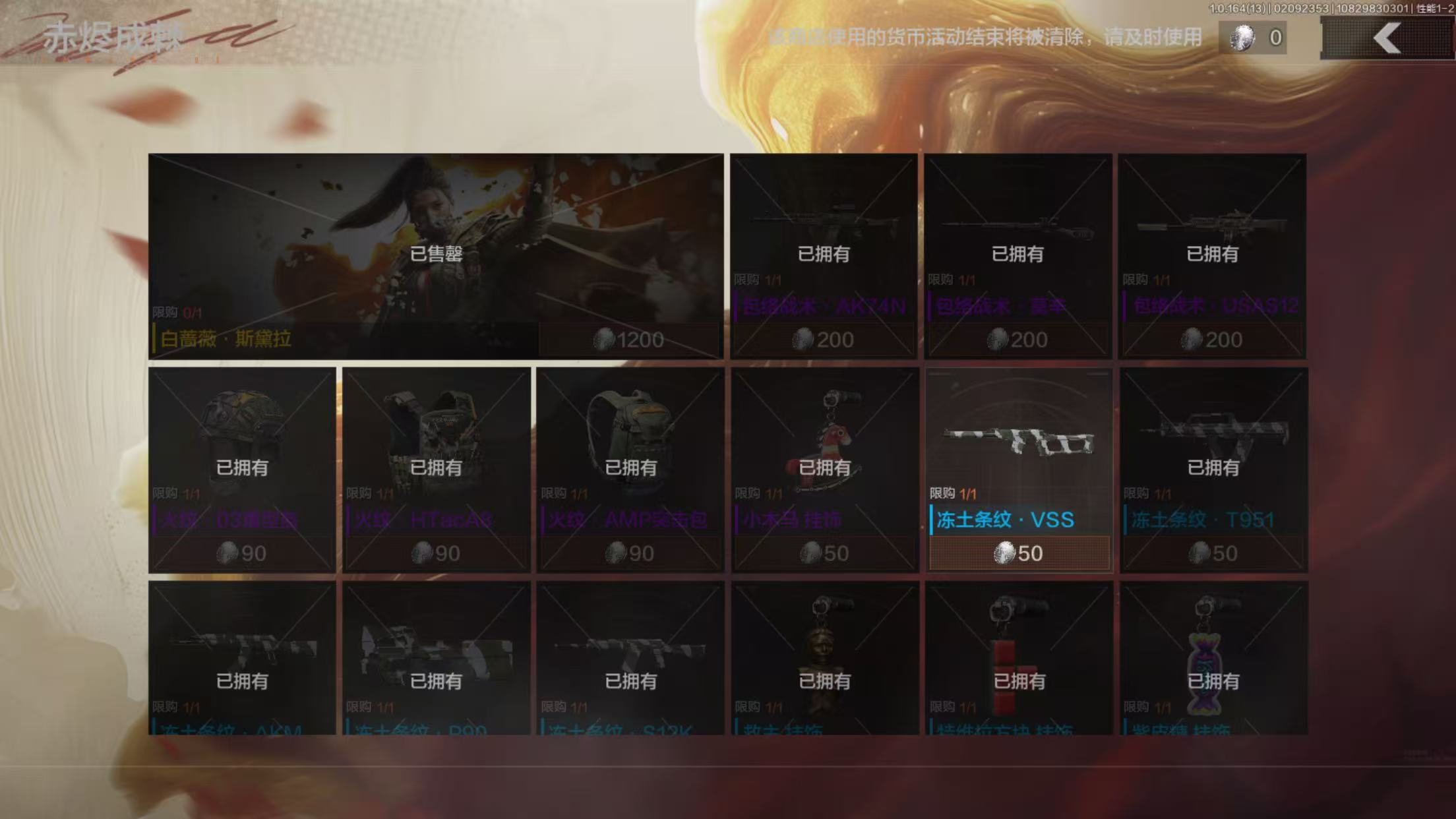
Task: View the 火纹 HTacA8 armor vest card
Action: 436,470
